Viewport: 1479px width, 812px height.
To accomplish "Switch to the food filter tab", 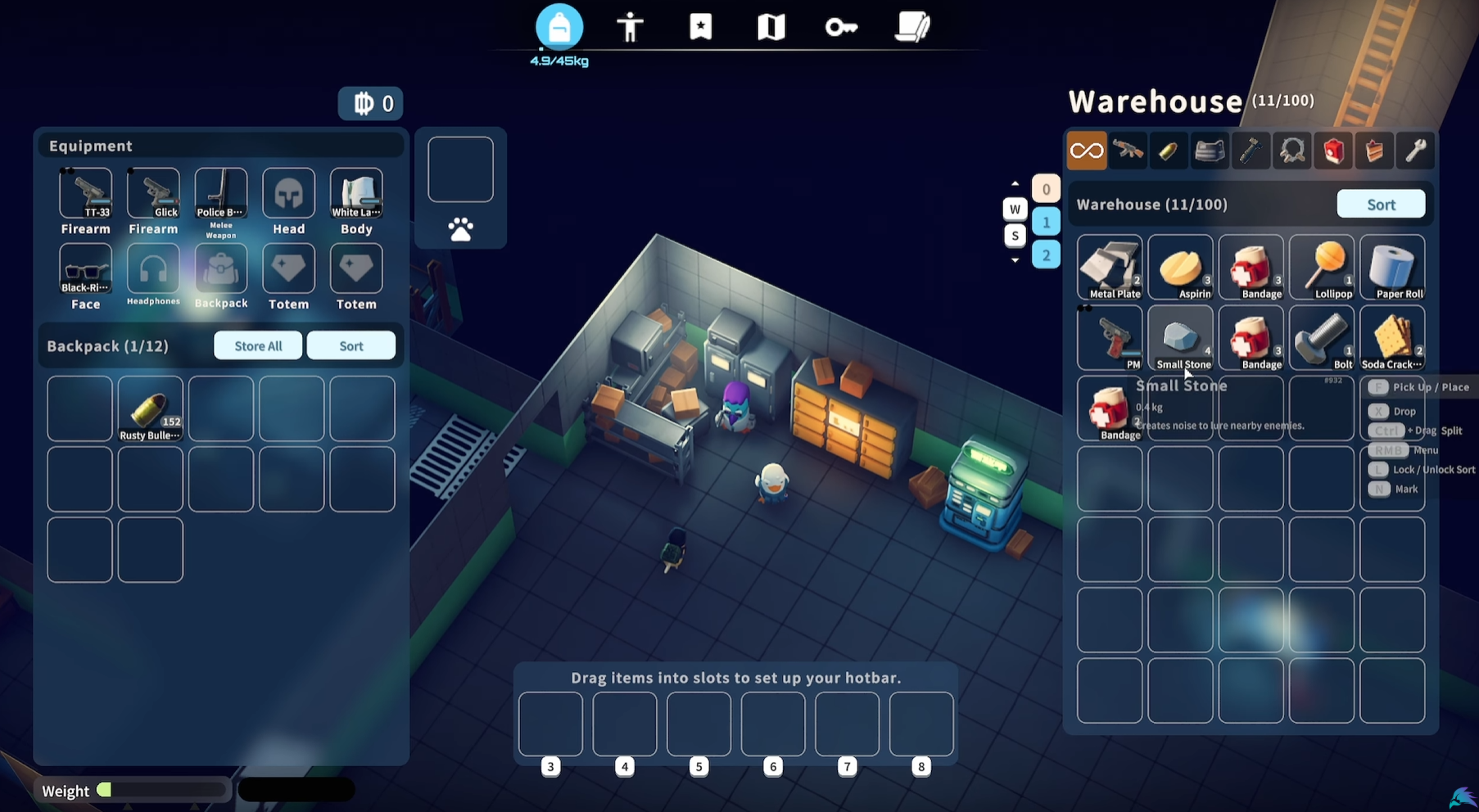I will pos(1374,151).
